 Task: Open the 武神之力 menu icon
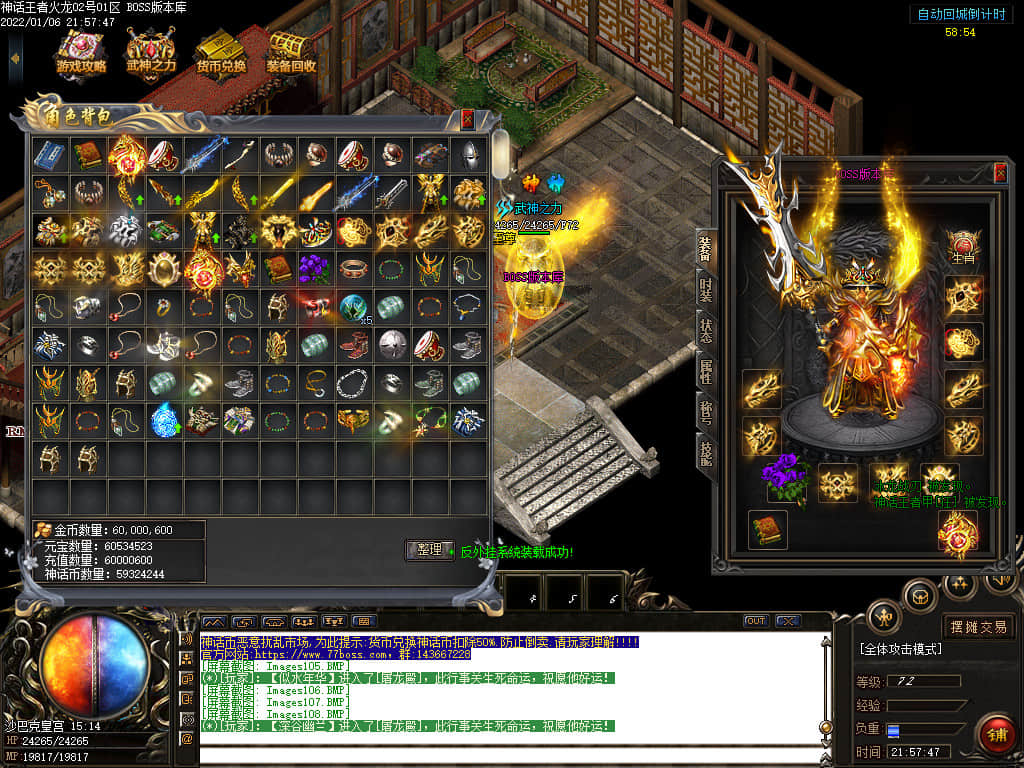(x=150, y=52)
